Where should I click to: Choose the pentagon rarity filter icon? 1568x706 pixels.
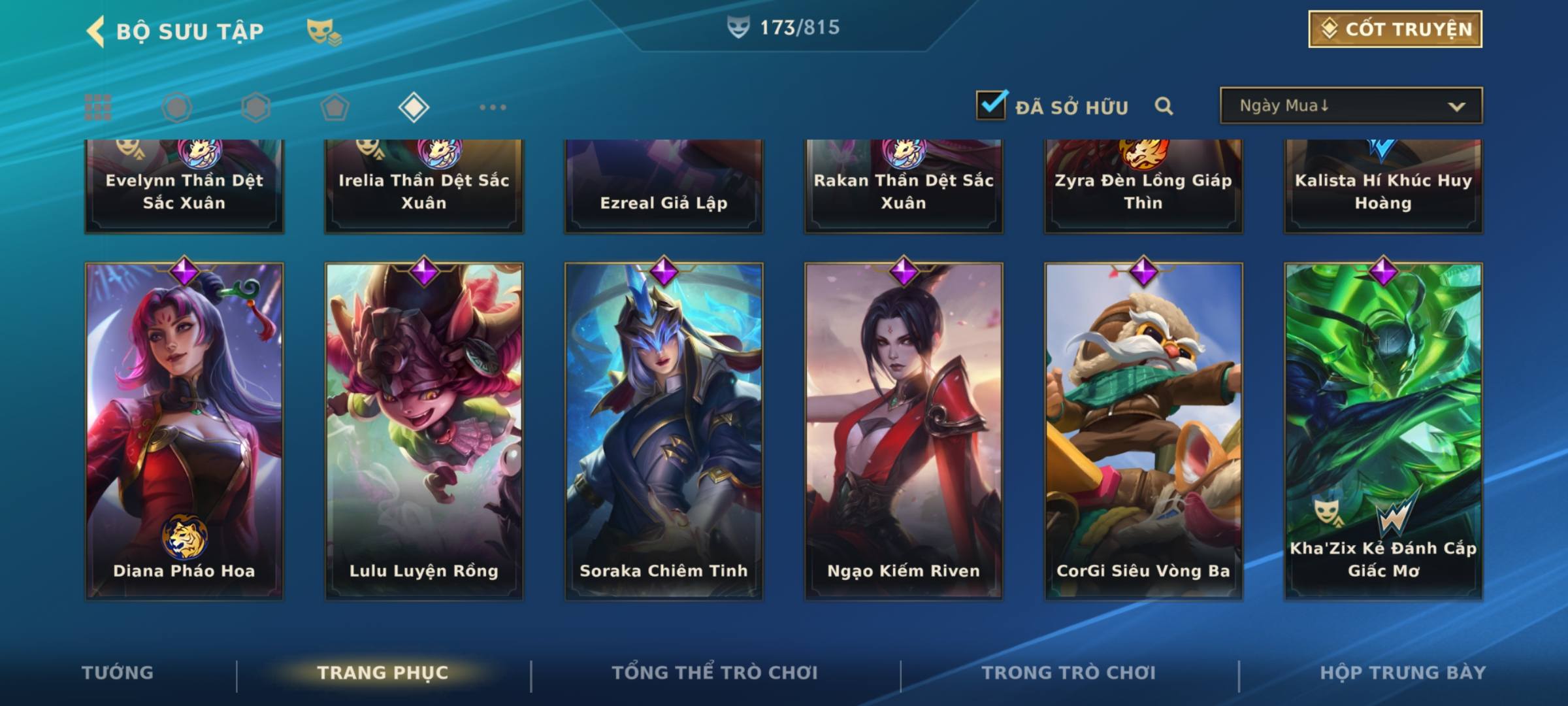pos(335,107)
